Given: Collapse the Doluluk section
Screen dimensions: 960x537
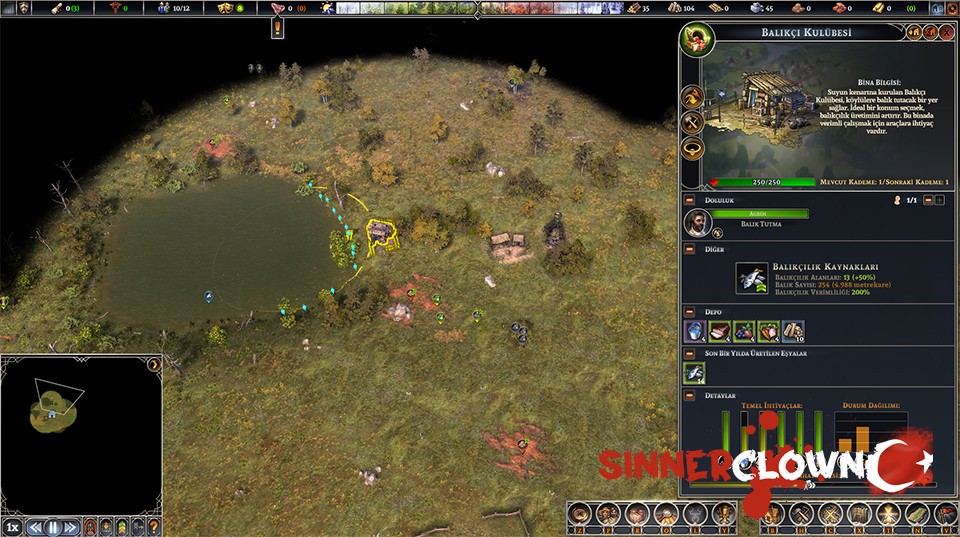Looking at the screenshot, I should coord(691,200).
